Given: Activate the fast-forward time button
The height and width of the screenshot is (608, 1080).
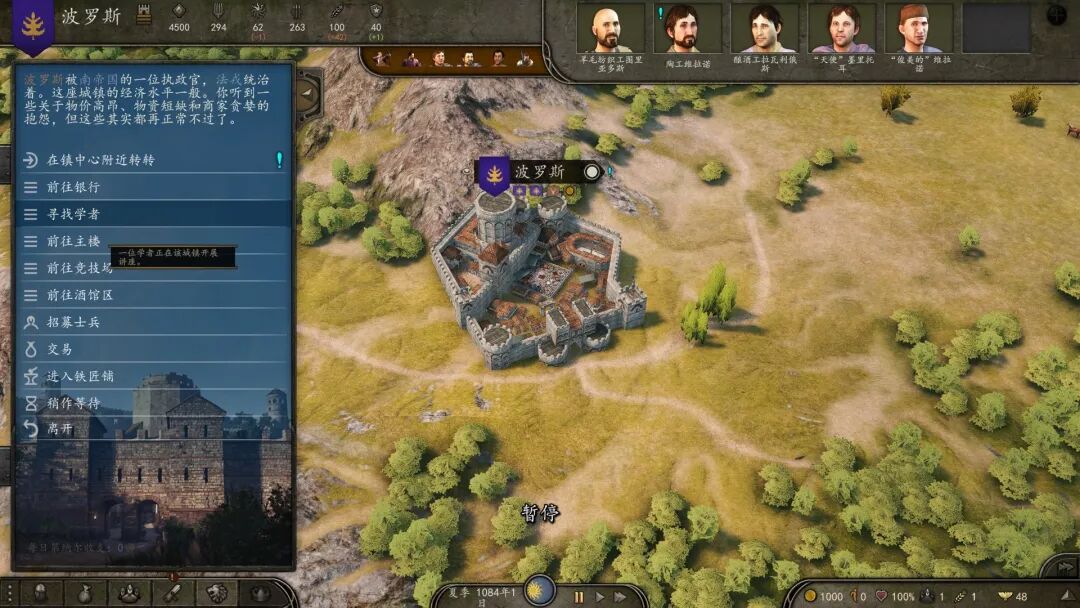Looking at the screenshot, I should [x=622, y=597].
